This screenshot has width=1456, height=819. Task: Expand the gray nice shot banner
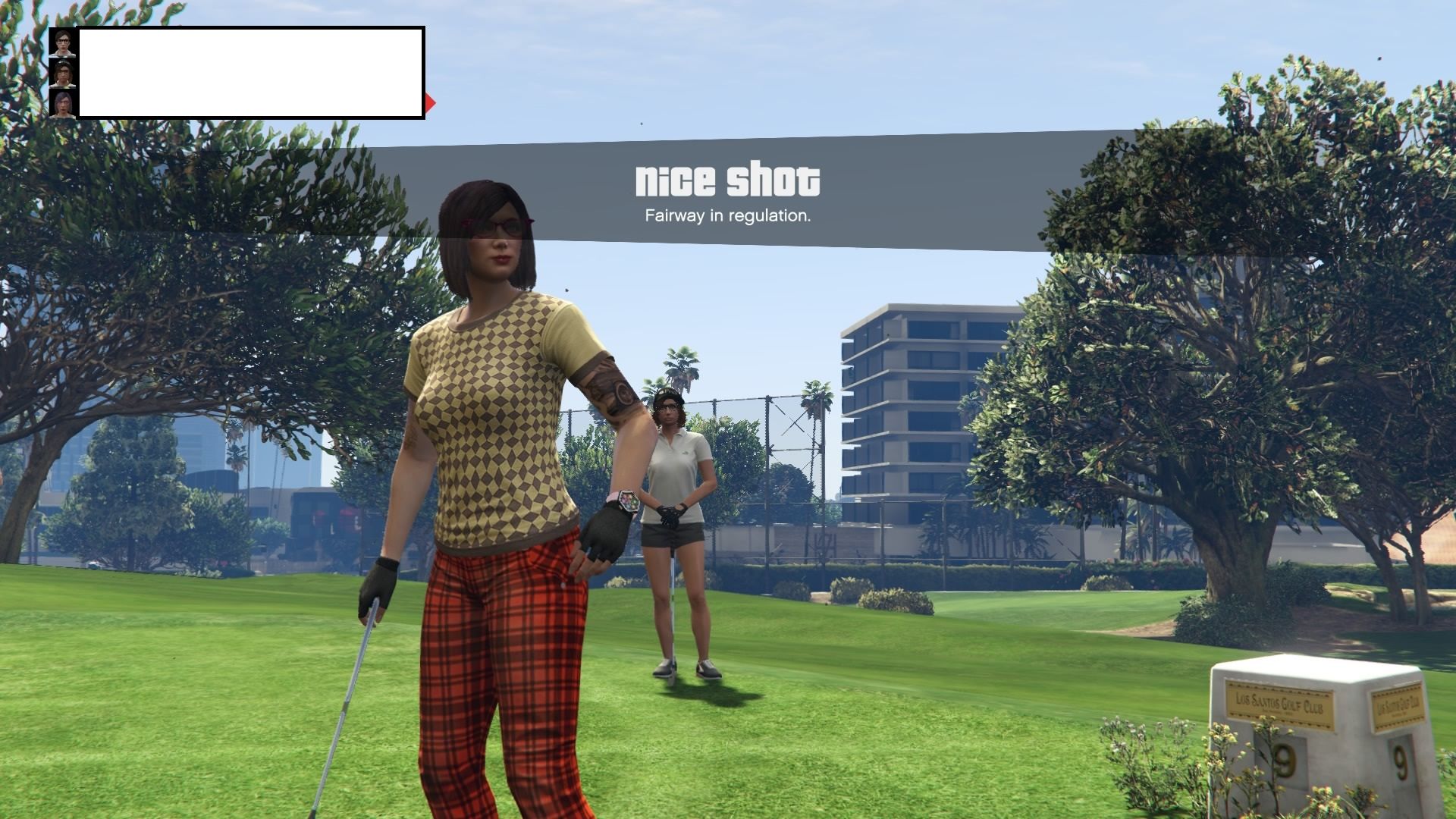click(x=728, y=190)
